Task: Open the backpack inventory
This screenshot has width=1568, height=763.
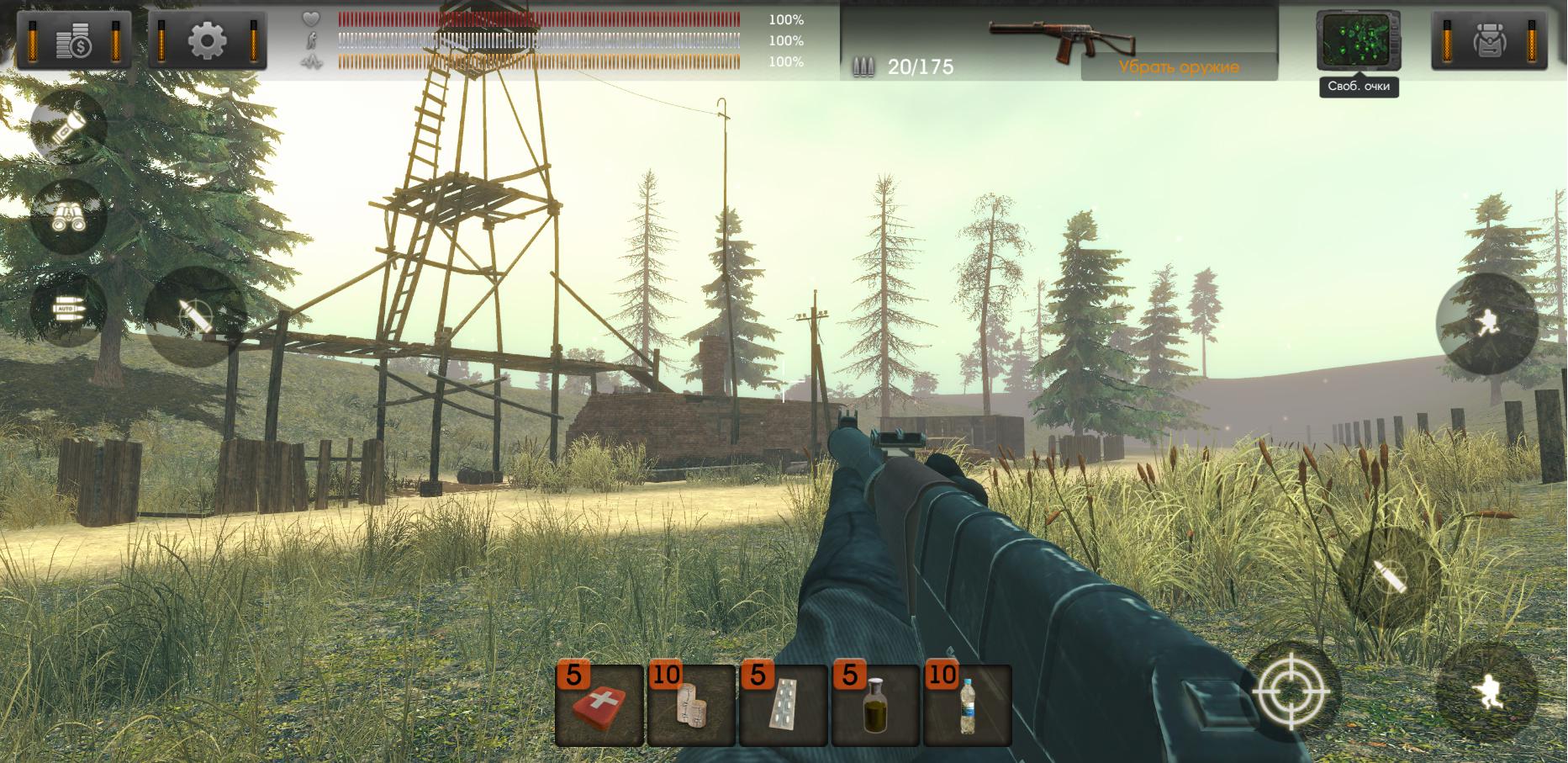Action: tap(1489, 40)
